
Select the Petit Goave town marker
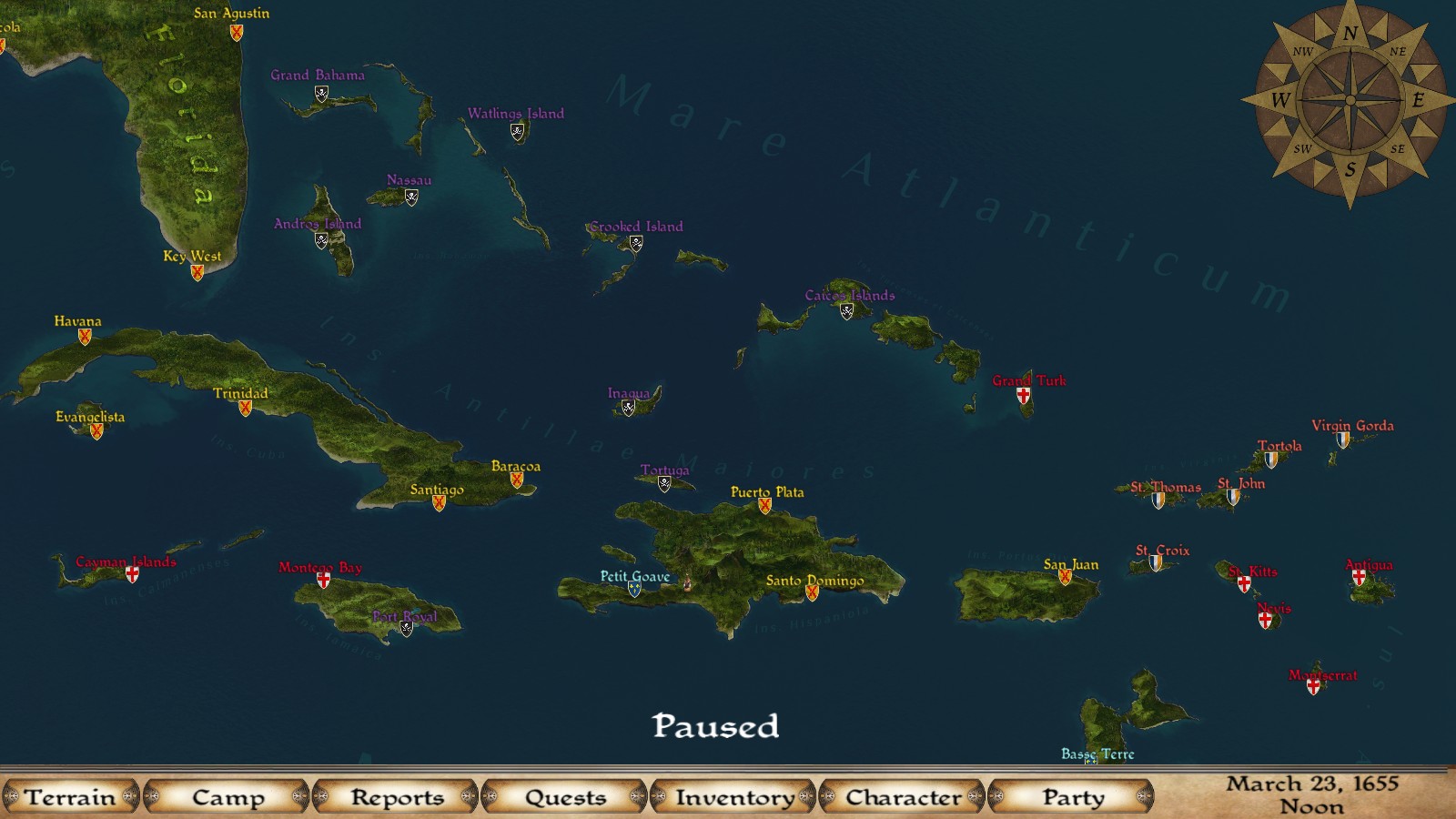pyautogui.click(x=634, y=589)
